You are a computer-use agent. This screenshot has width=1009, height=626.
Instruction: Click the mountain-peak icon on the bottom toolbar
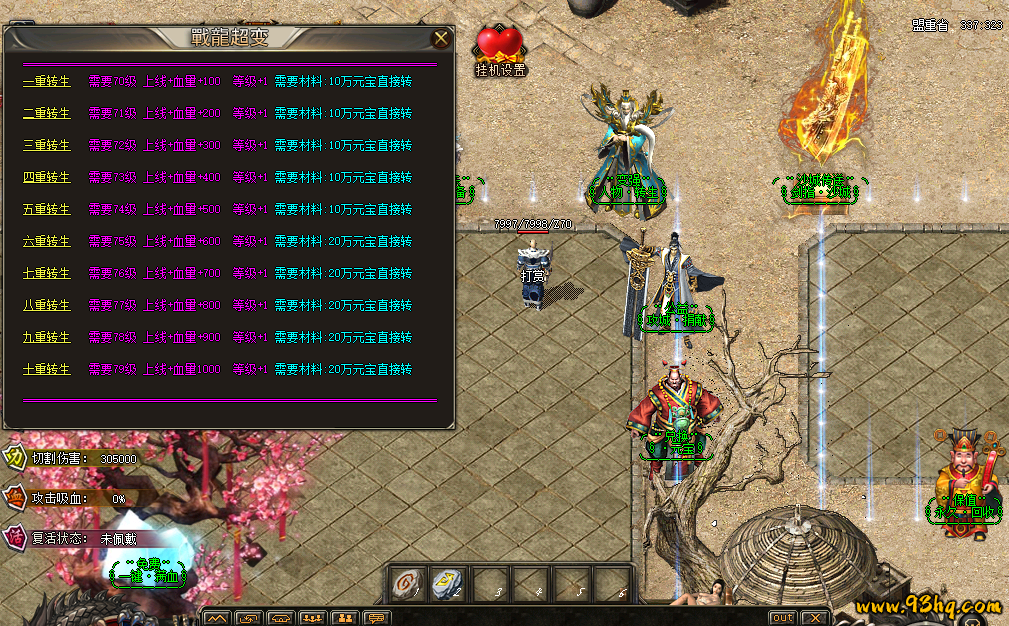217,618
